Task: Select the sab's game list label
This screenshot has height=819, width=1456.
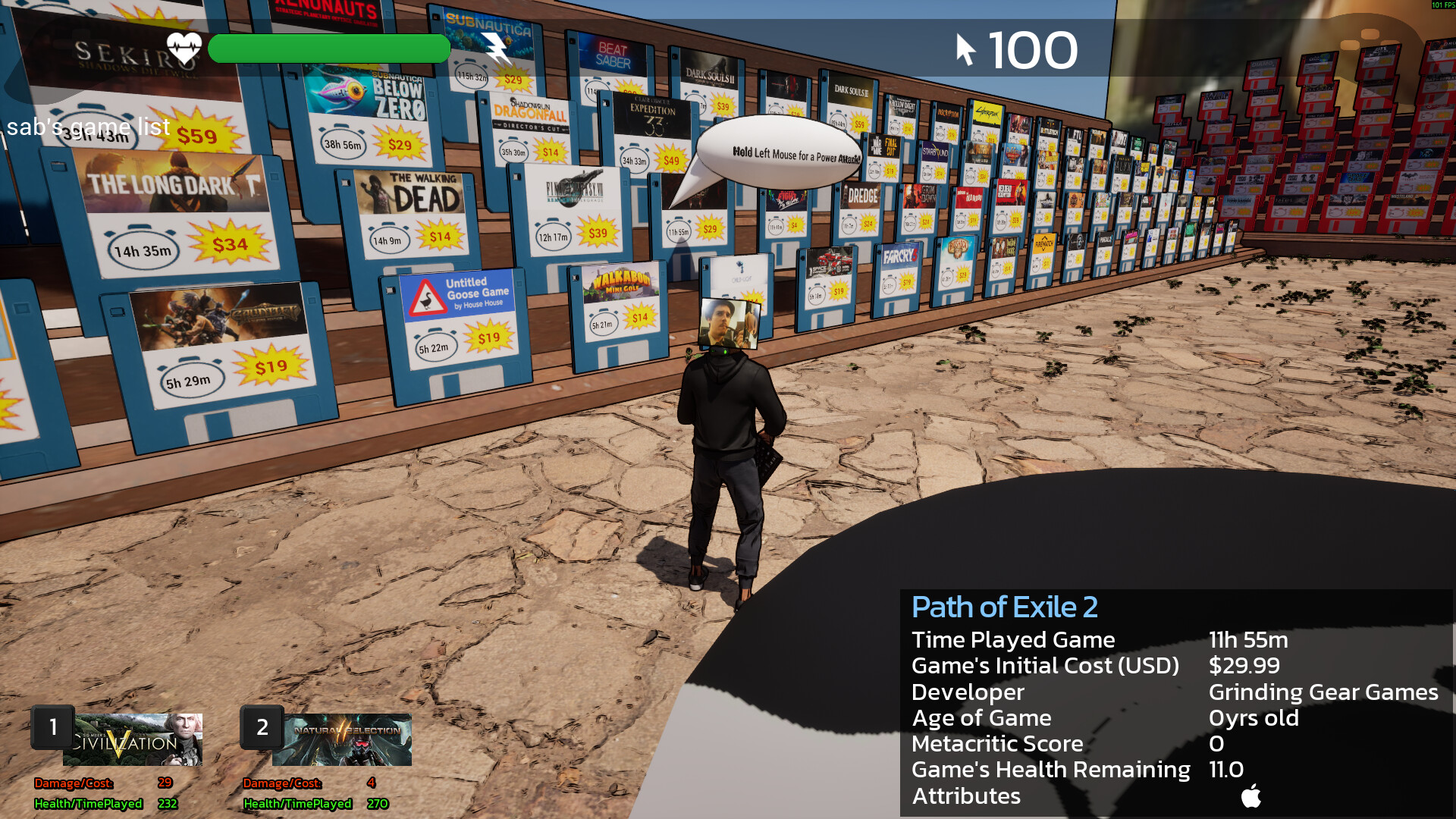Action: tap(87, 127)
